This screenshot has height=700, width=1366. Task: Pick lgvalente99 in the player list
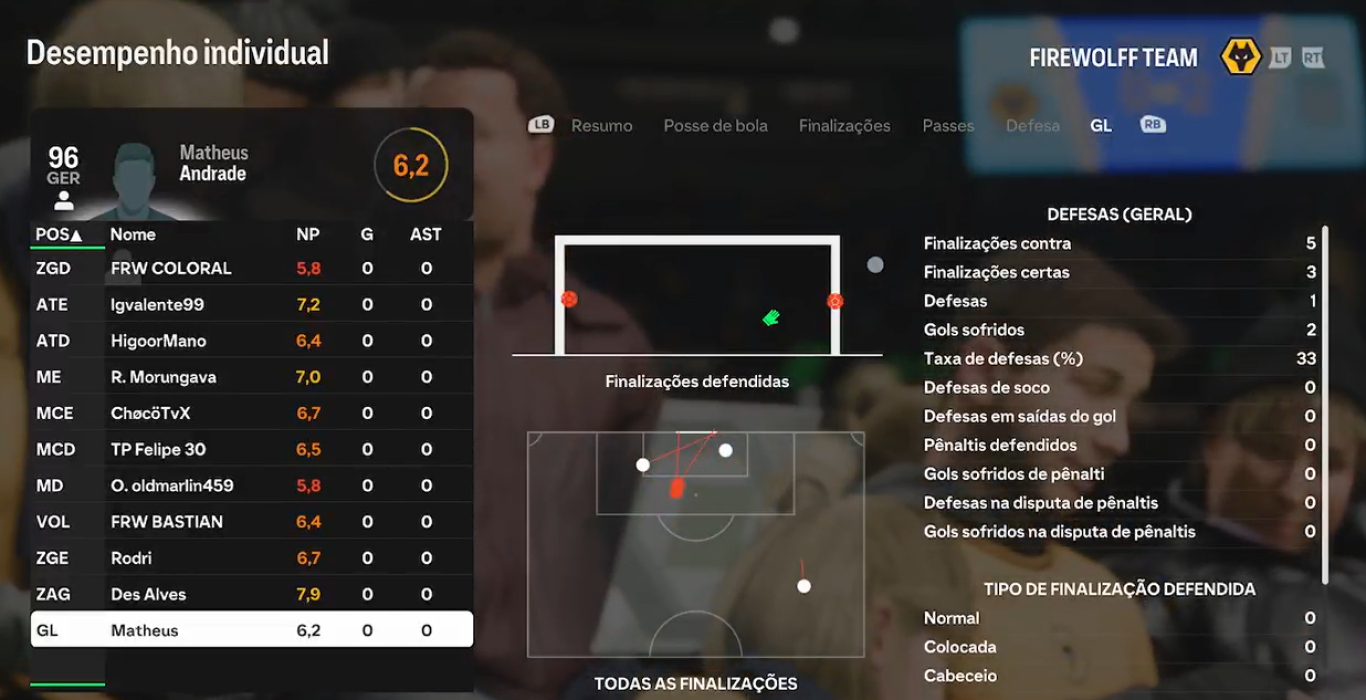click(x=251, y=305)
